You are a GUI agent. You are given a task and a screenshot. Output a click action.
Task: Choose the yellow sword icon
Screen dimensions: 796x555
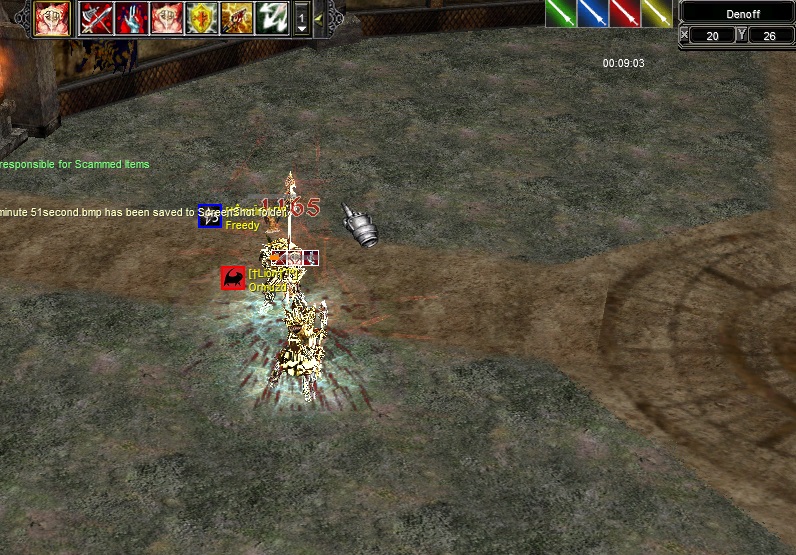656,13
